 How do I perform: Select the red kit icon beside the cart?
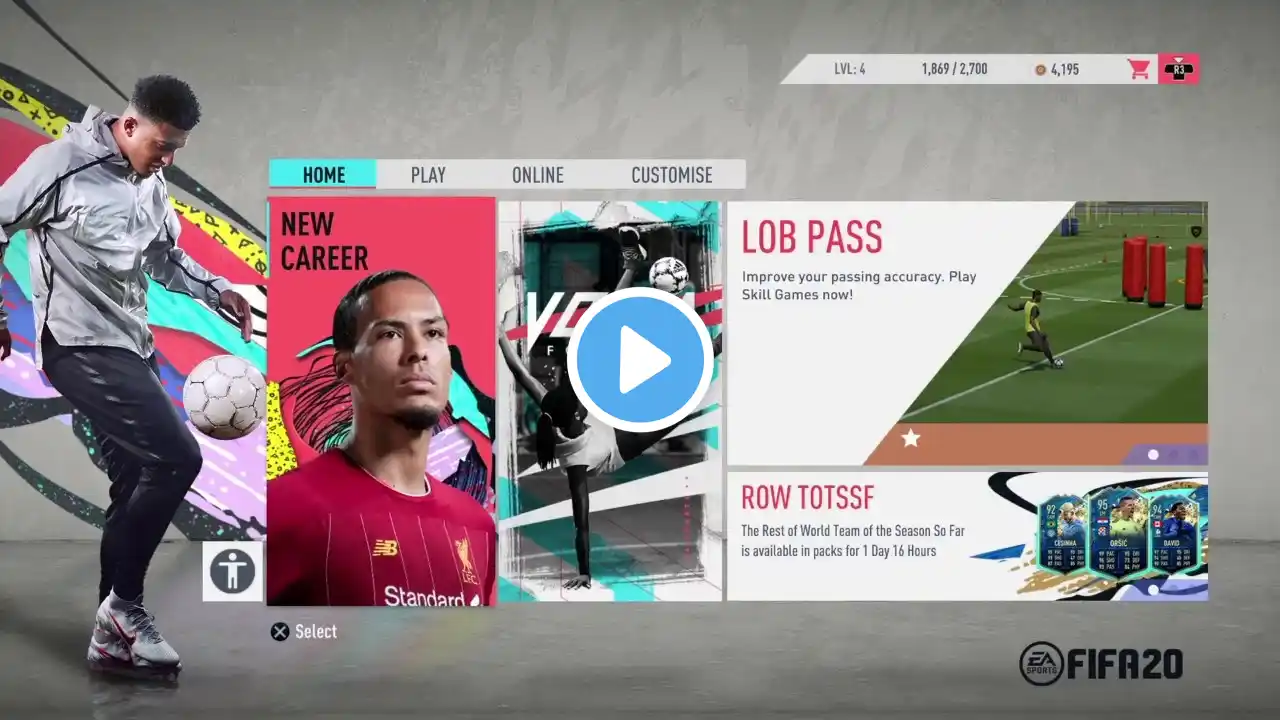point(1178,69)
